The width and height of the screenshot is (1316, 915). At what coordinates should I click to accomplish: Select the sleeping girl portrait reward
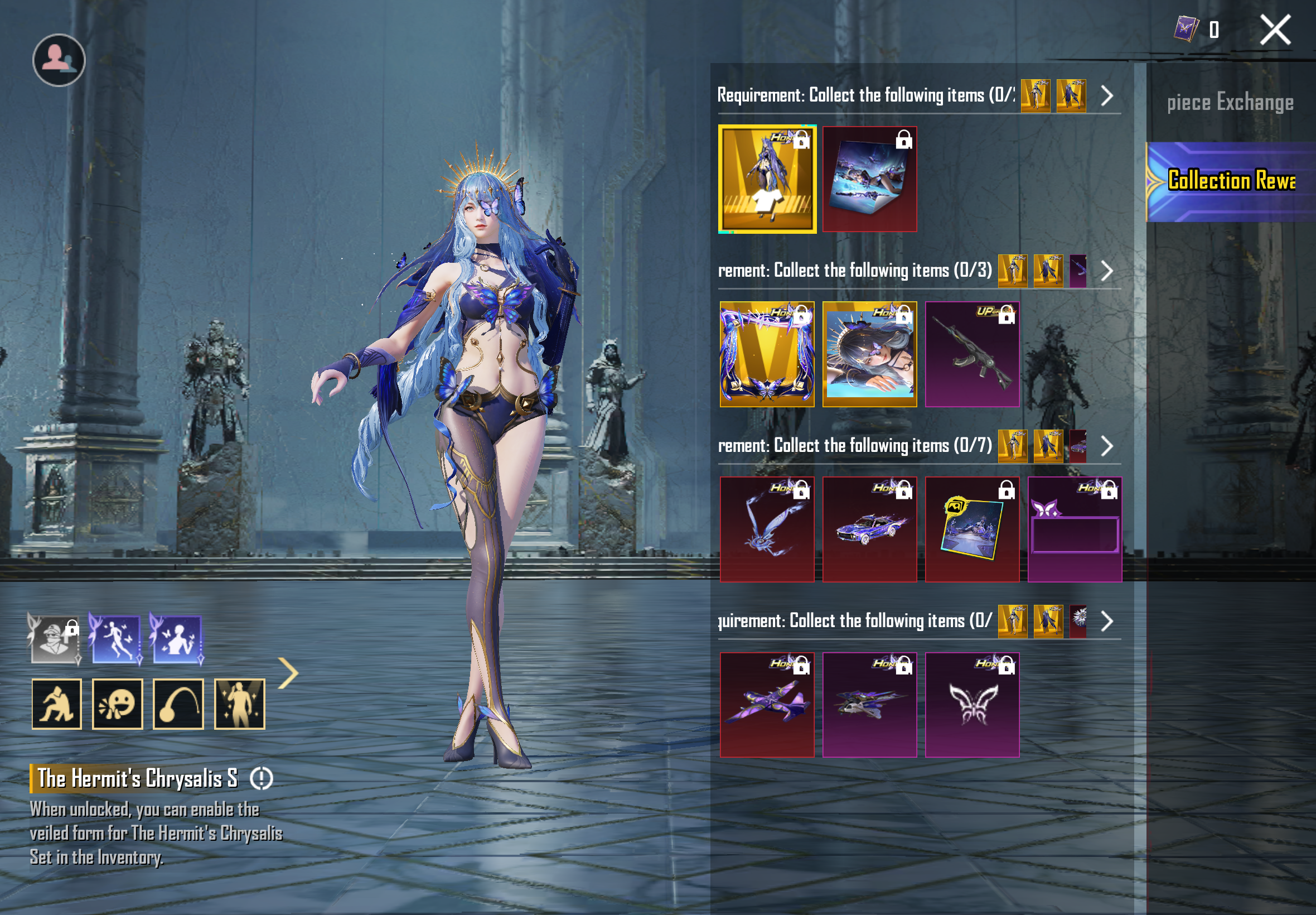(x=869, y=354)
